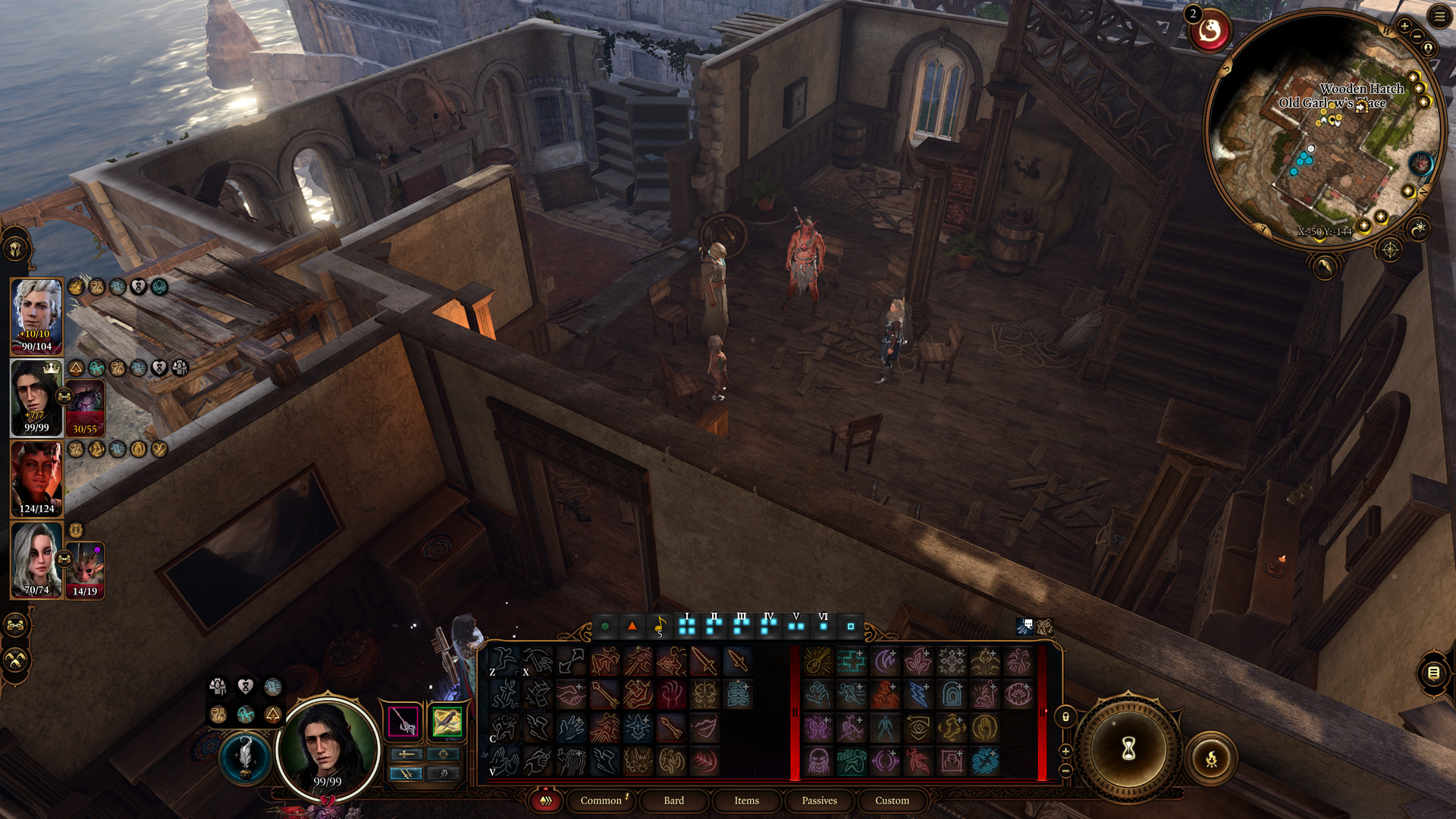The width and height of the screenshot is (1456, 819).
Task: Select the Passives hotbar tab
Action: [819, 800]
